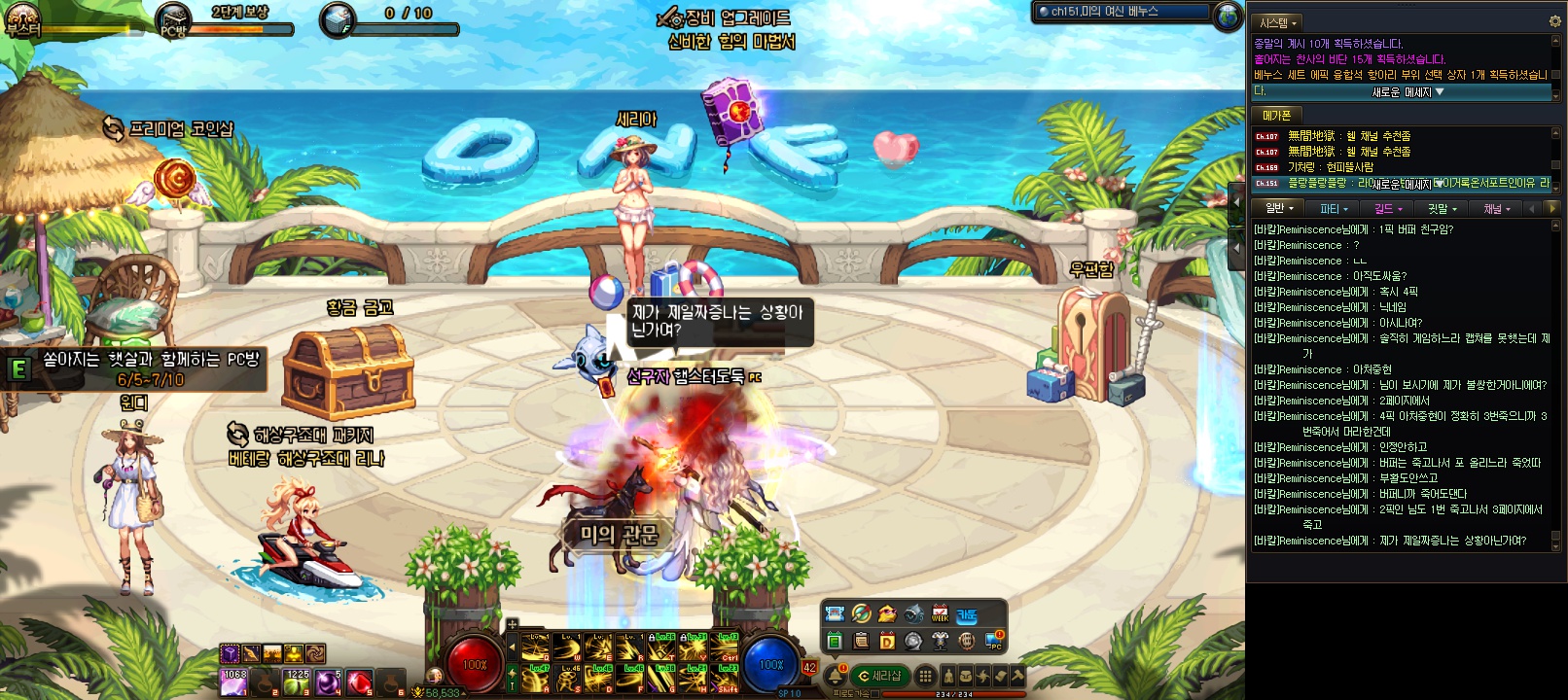The width and height of the screenshot is (1568, 700).
Task: Select the 귓말 whisper chat tab
Action: [1442, 209]
